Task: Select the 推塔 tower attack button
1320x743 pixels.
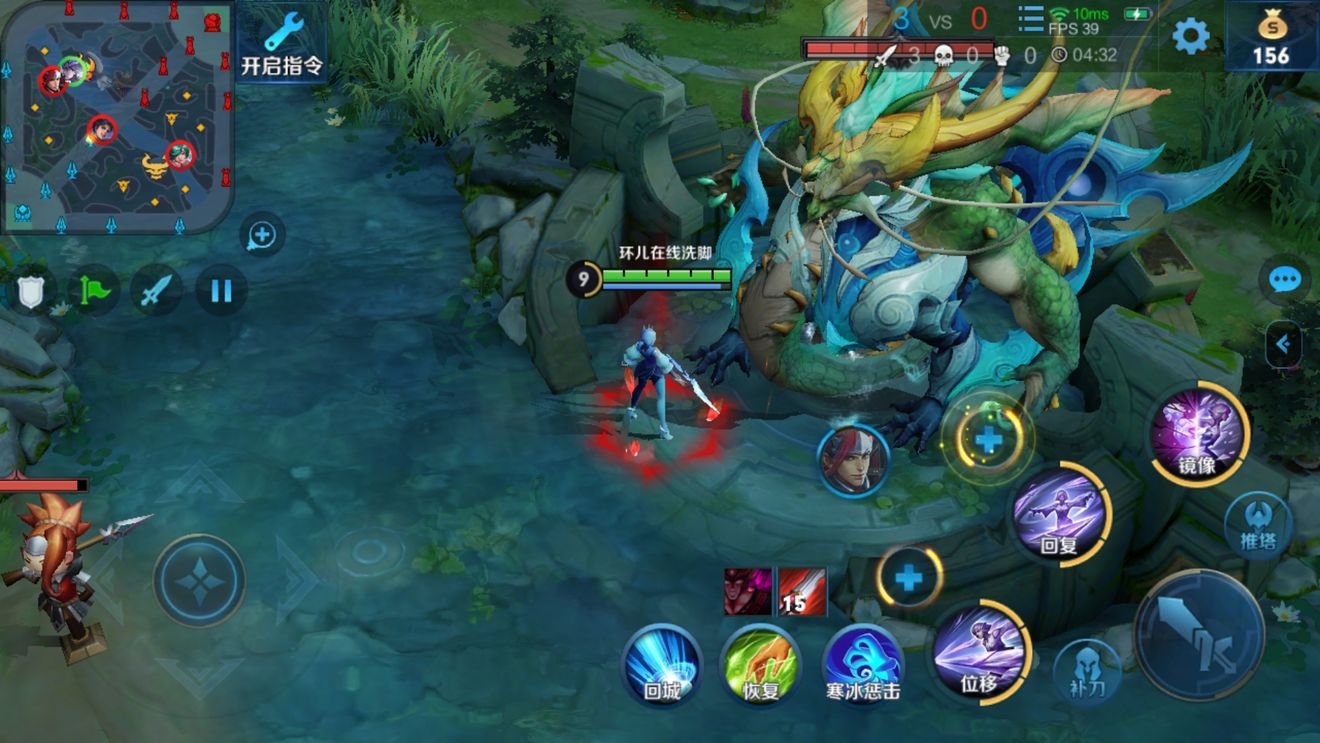Action: tap(1258, 525)
